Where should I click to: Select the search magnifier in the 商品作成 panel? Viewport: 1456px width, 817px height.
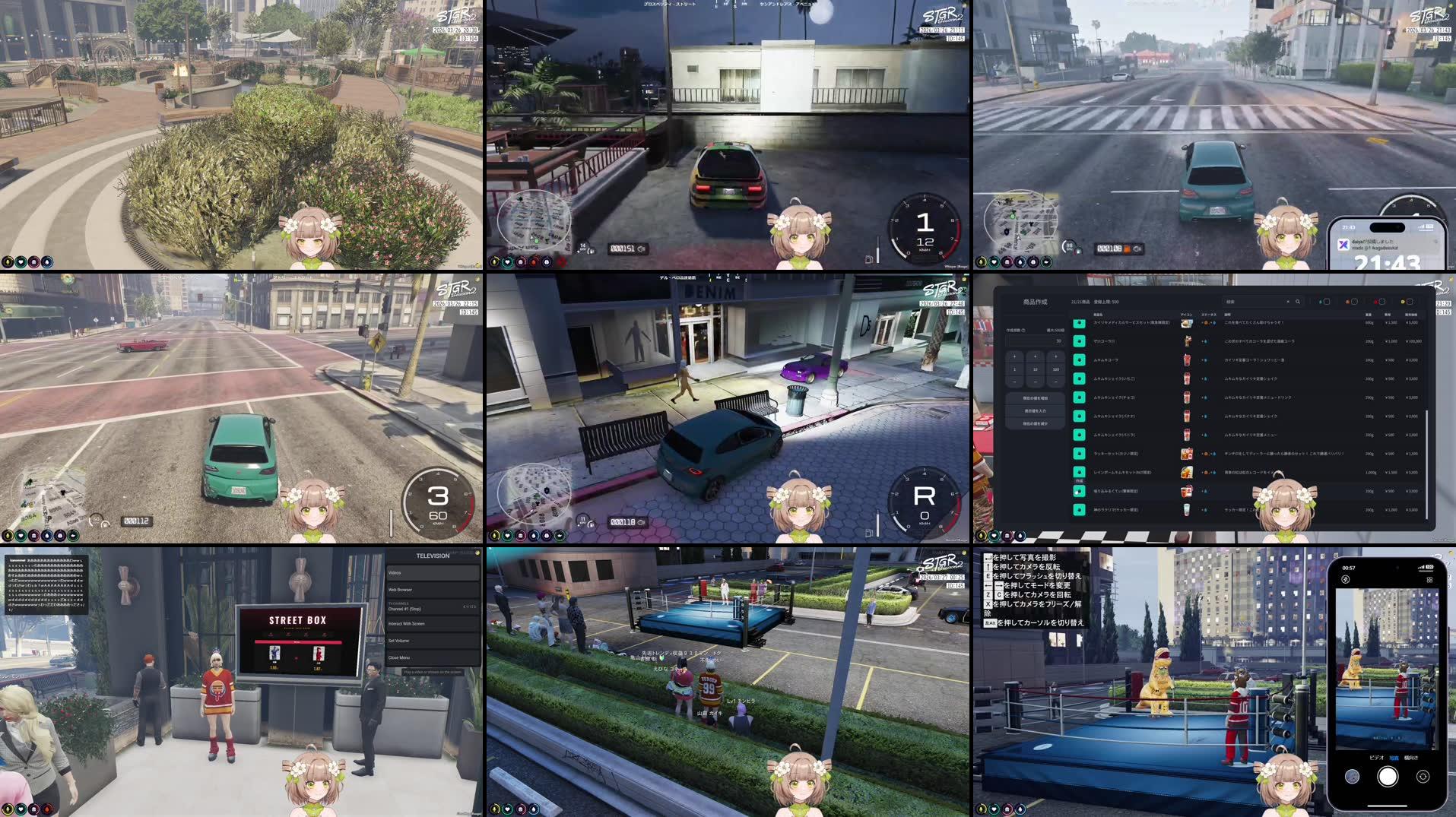click(1298, 301)
